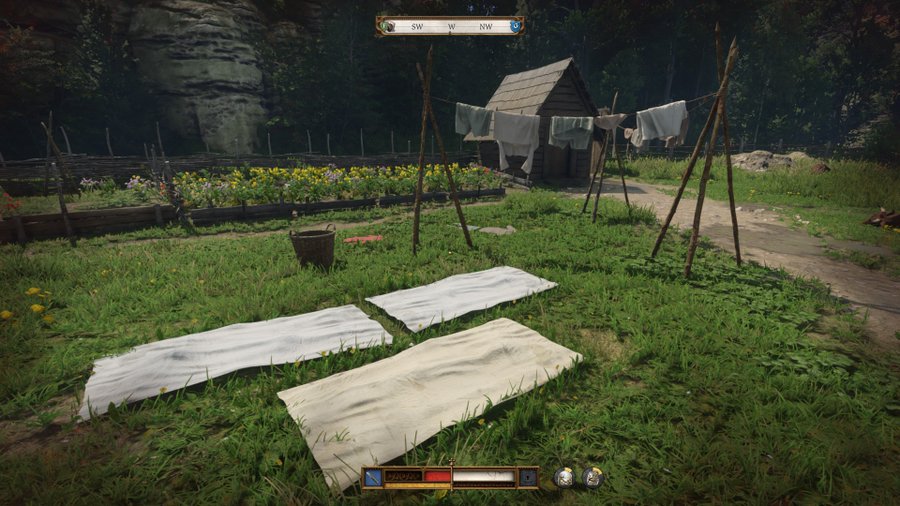Select the blue weapon slot on the HUD
Viewport: 900px width, 506px height.
tap(373, 478)
